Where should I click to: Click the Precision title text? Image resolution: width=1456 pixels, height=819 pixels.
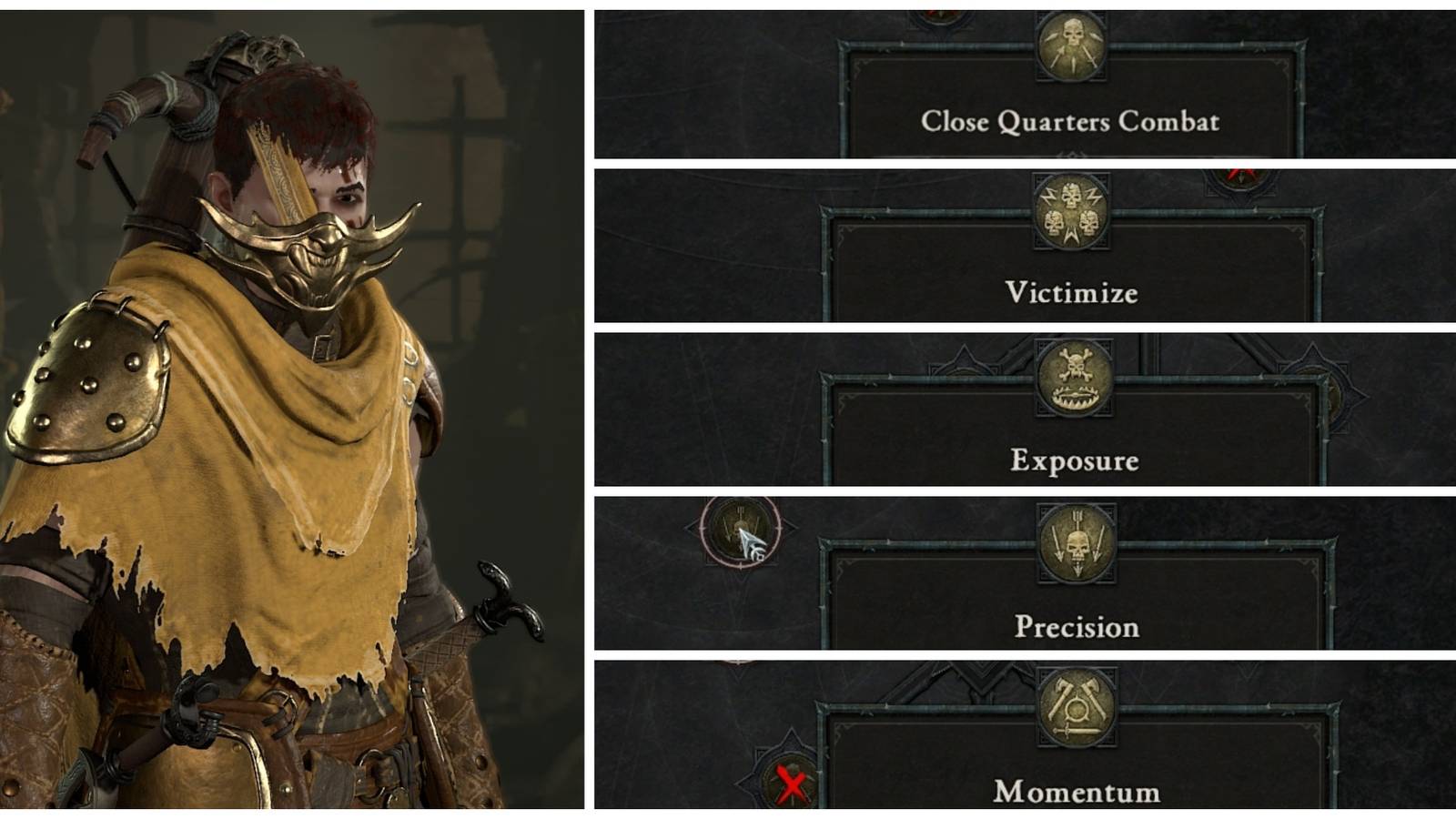[x=1076, y=624]
